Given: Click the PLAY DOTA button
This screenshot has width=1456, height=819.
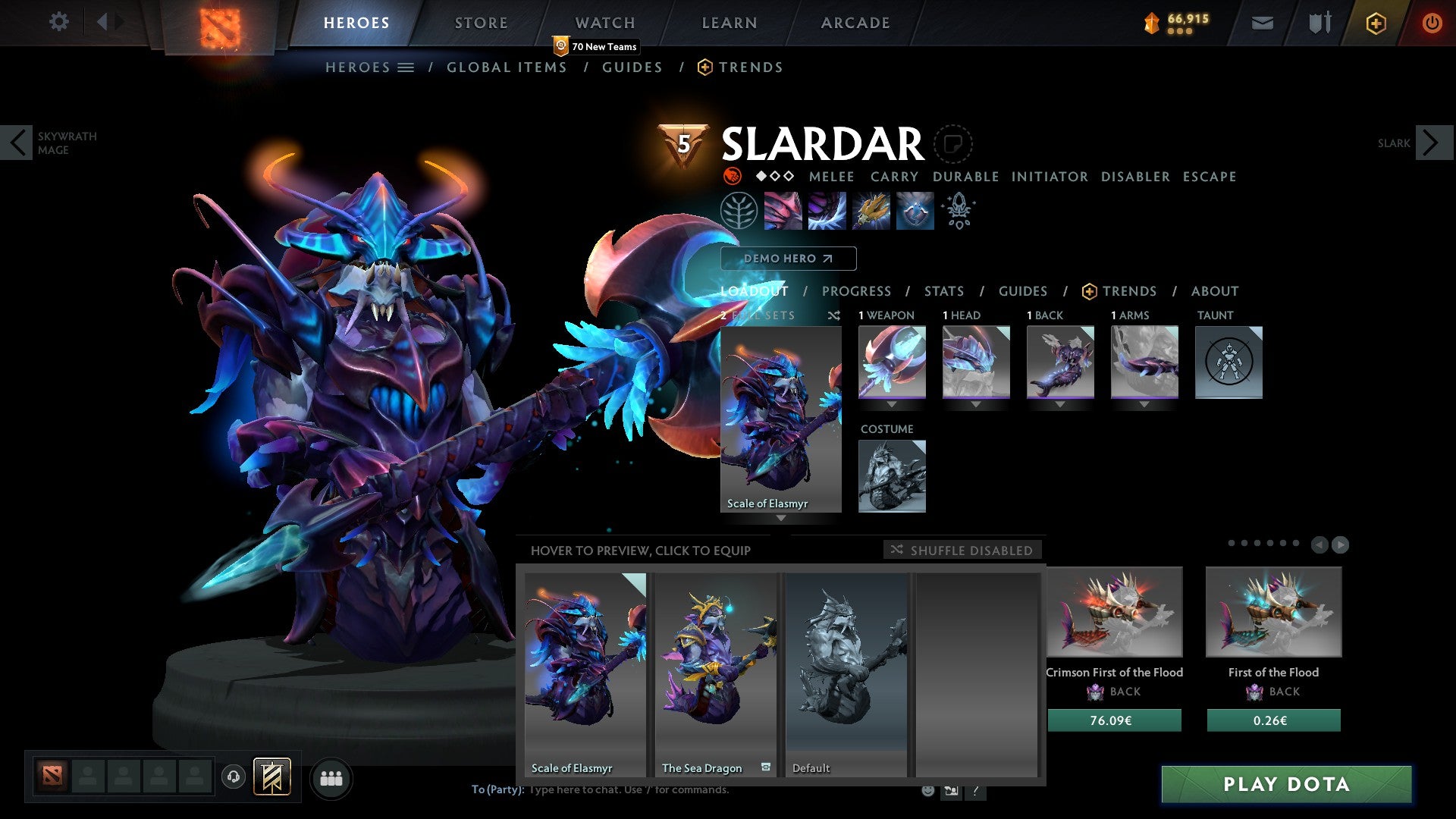Looking at the screenshot, I should [x=1284, y=785].
